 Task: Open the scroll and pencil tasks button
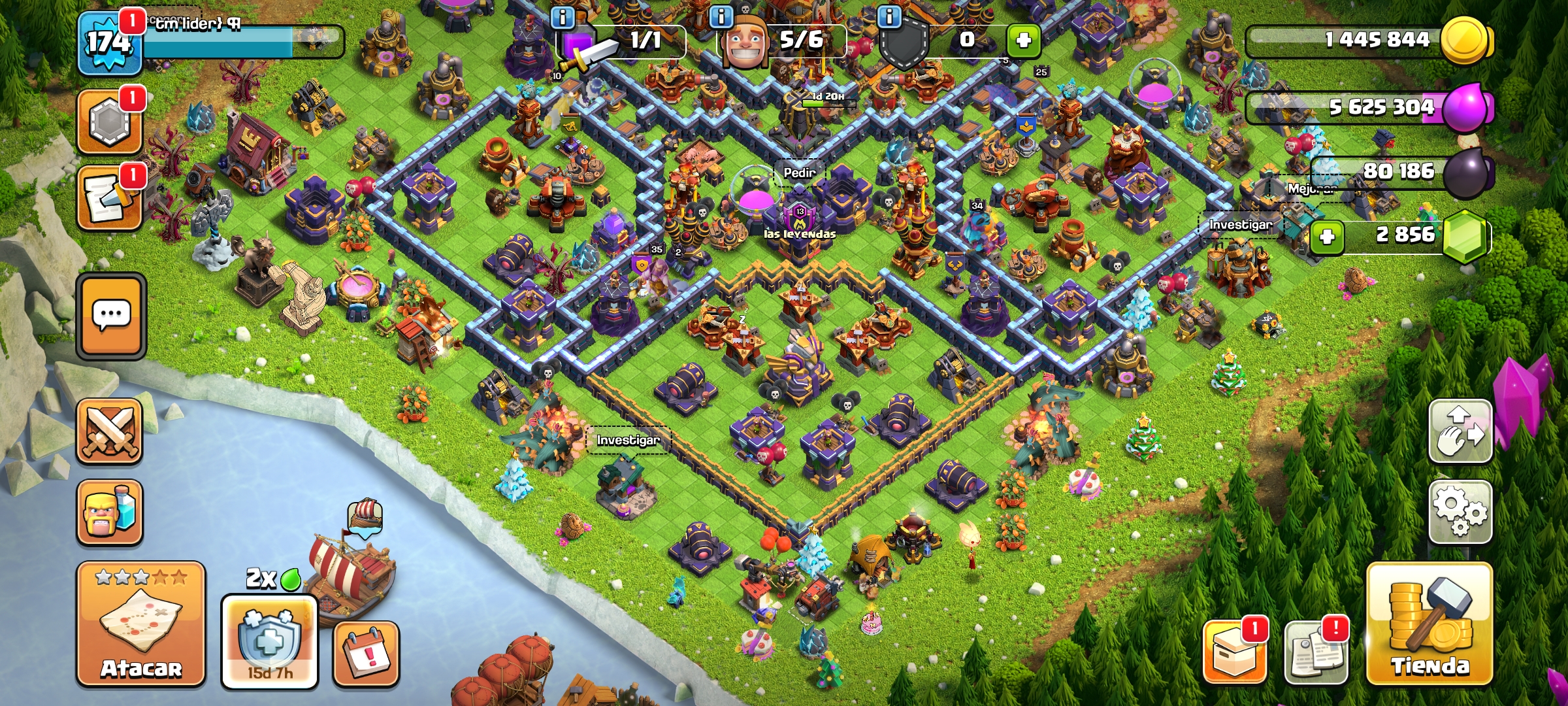[109, 199]
